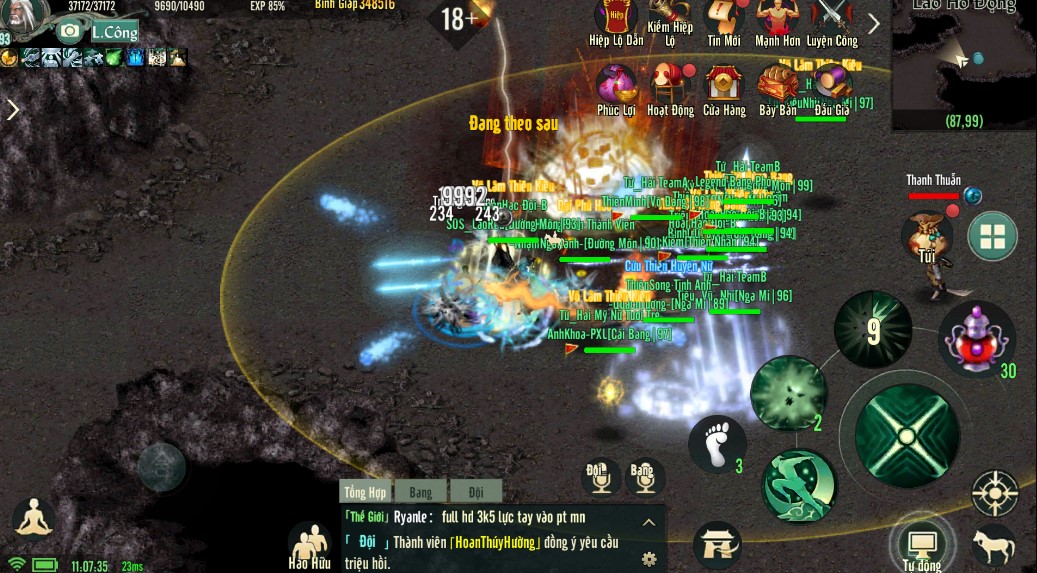This screenshot has height=573, width=1037.
Task: Open the Kiếm Hiệp Lộ icon
Action: point(670,18)
